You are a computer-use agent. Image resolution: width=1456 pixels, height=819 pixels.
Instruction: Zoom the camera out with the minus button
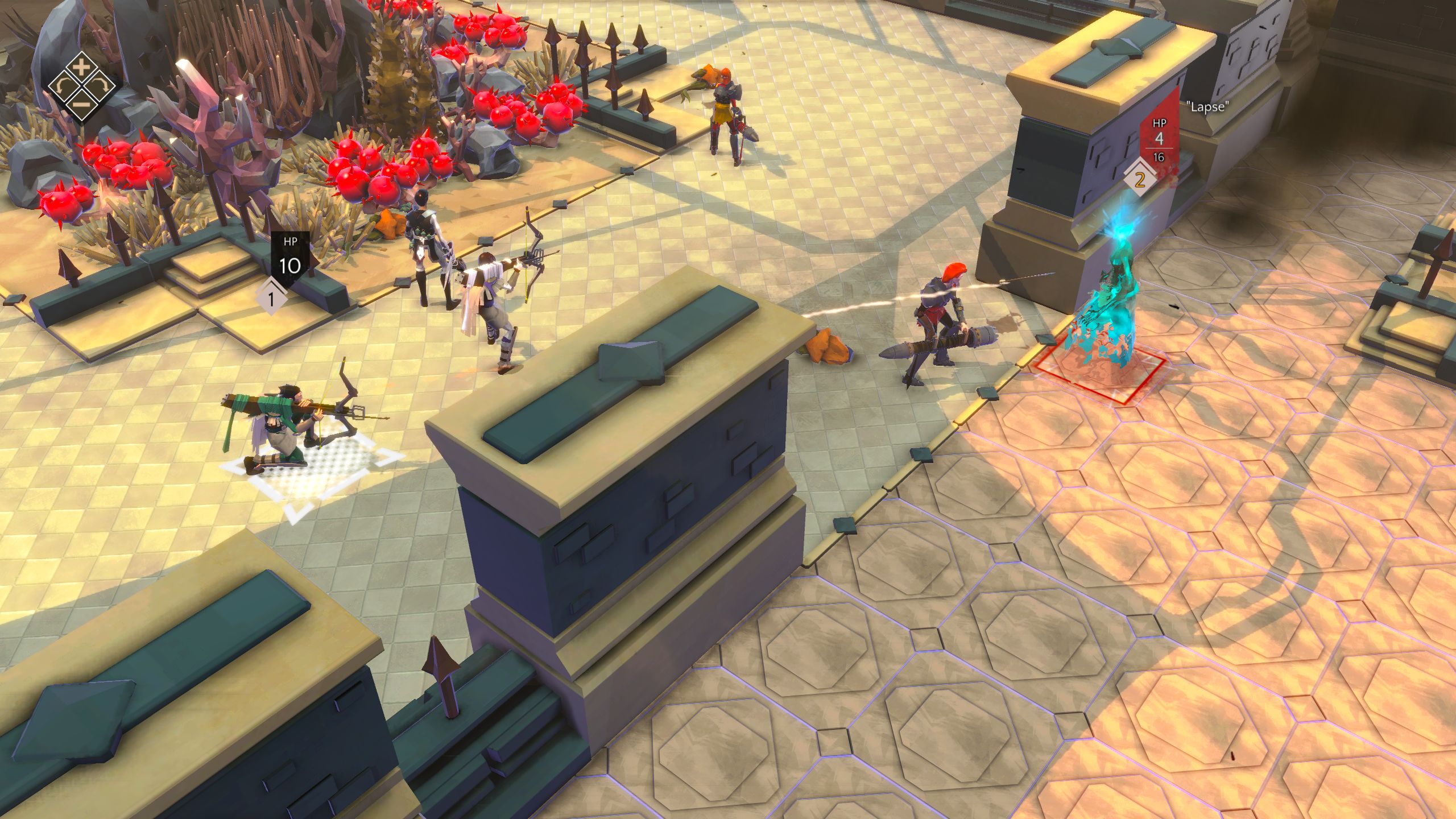tap(82, 105)
